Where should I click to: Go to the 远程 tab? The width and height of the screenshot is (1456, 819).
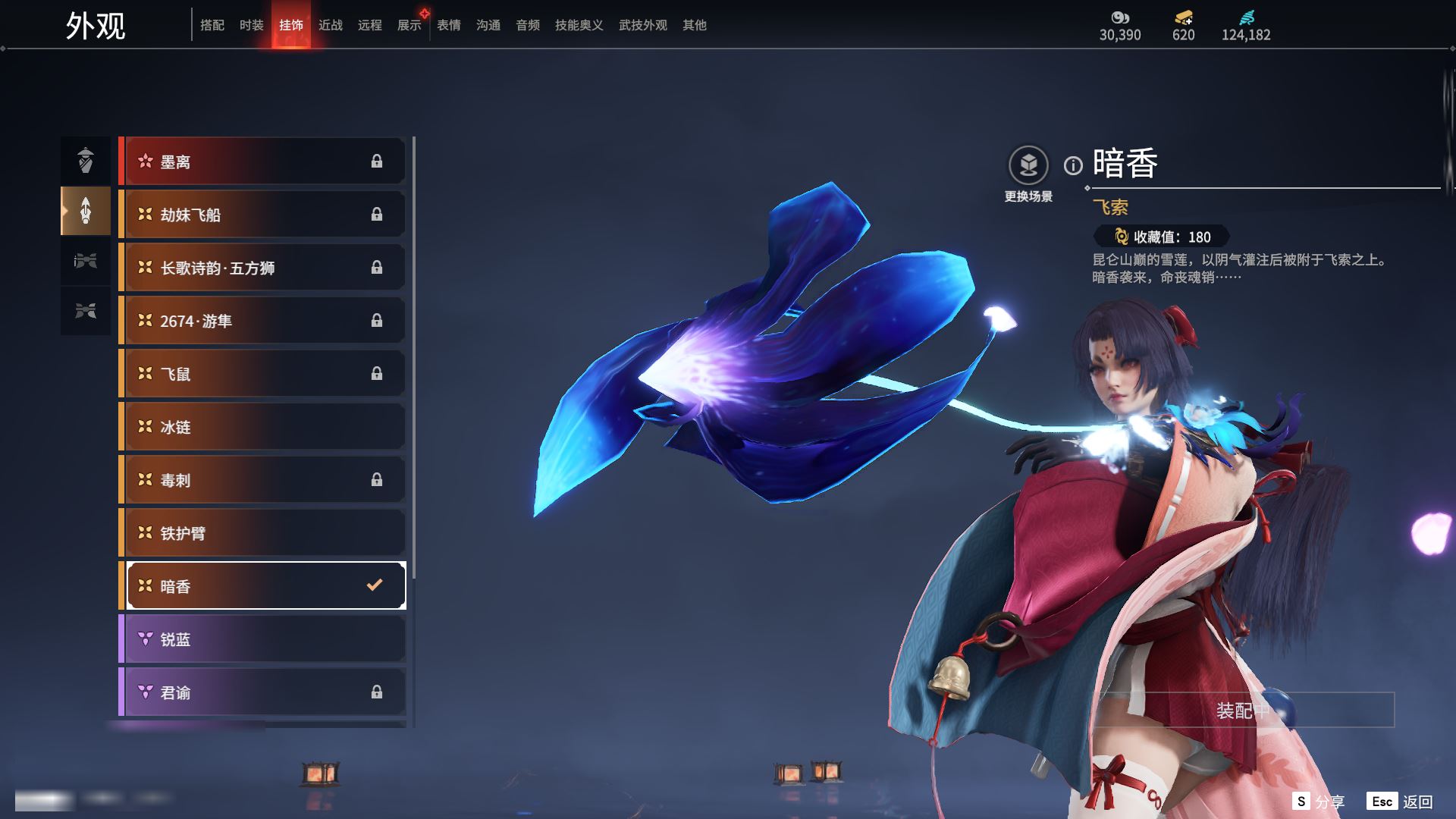pyautogui.click(x=370, y=25)
